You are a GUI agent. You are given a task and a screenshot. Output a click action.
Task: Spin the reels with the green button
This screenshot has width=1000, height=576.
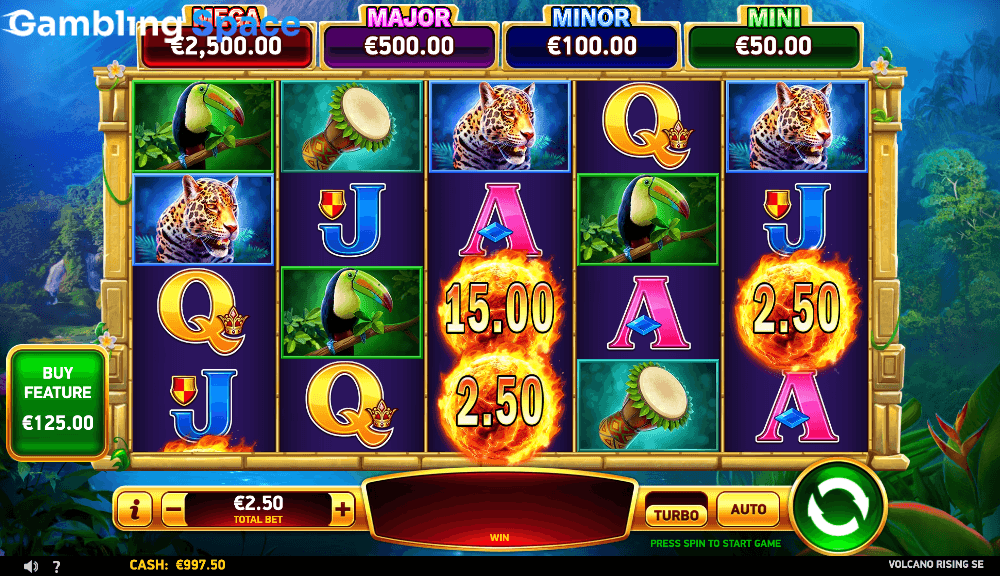click(x=837, y=507)
